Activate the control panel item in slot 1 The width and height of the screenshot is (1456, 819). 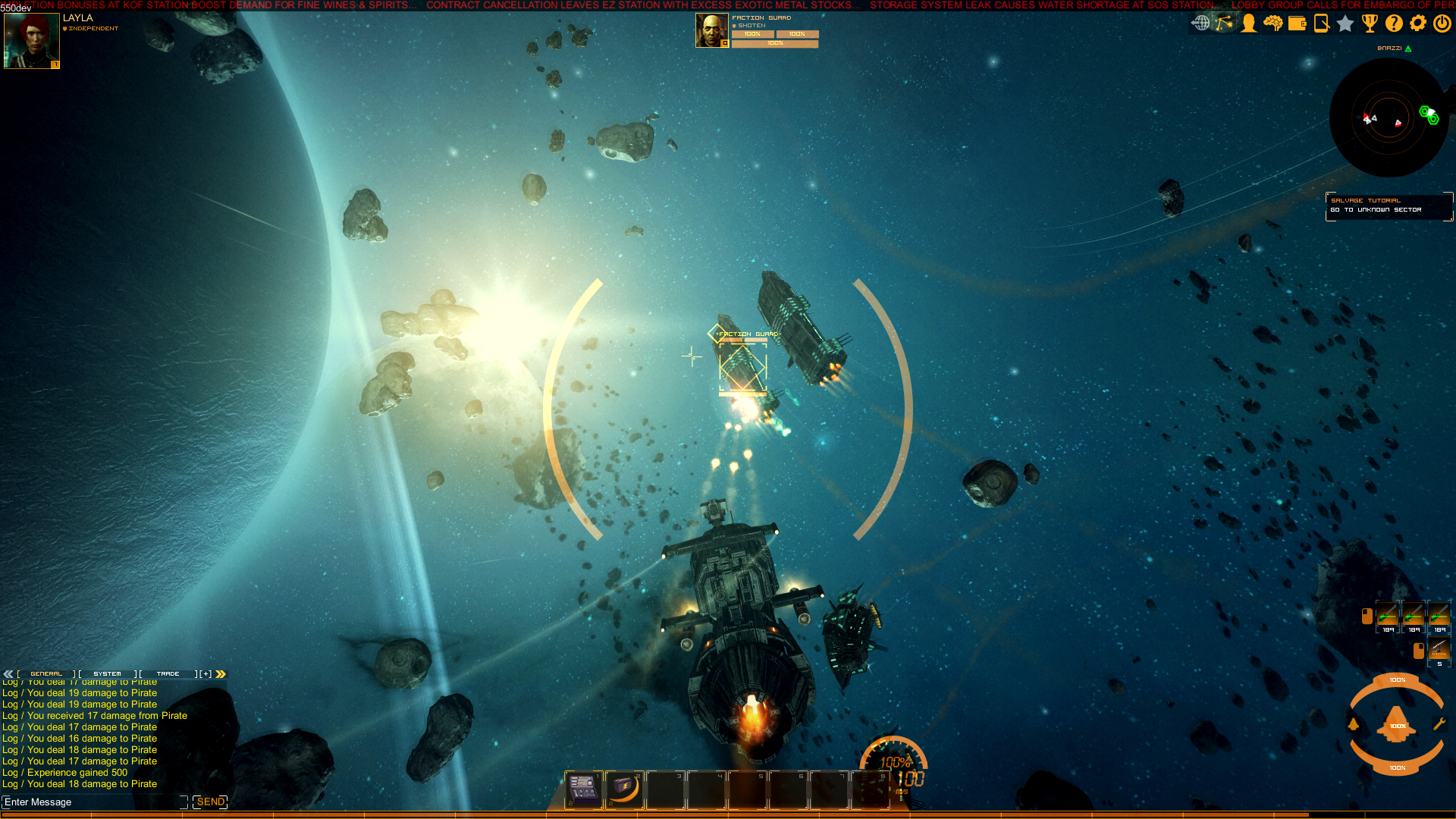(x=583, y=789)
